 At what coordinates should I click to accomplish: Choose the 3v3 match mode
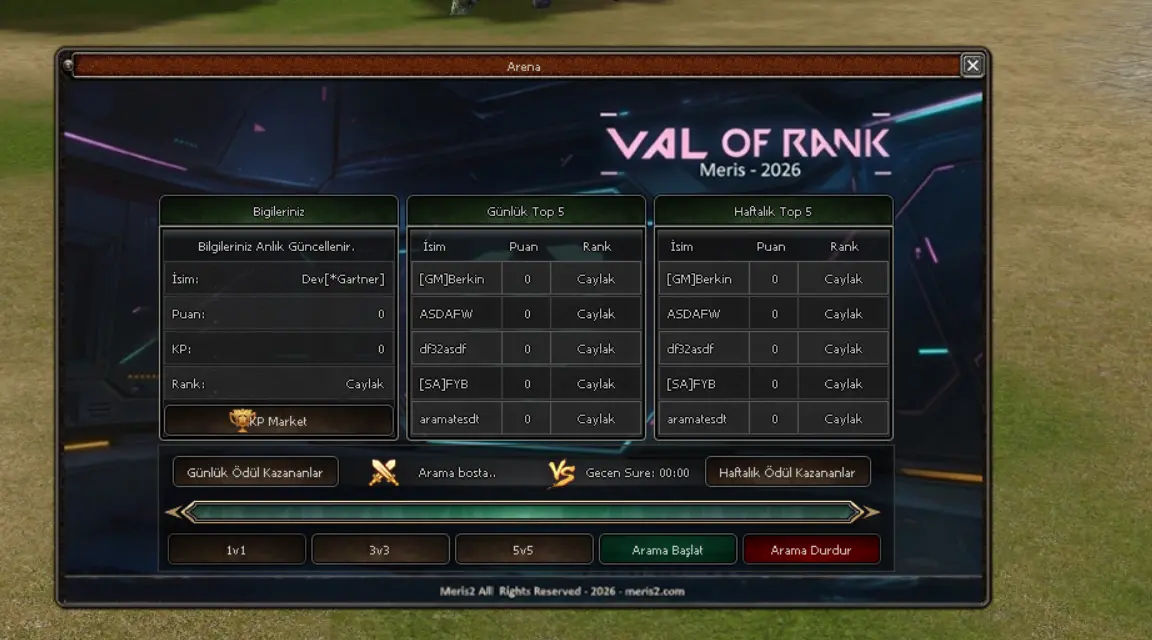(x=380, y=550)
